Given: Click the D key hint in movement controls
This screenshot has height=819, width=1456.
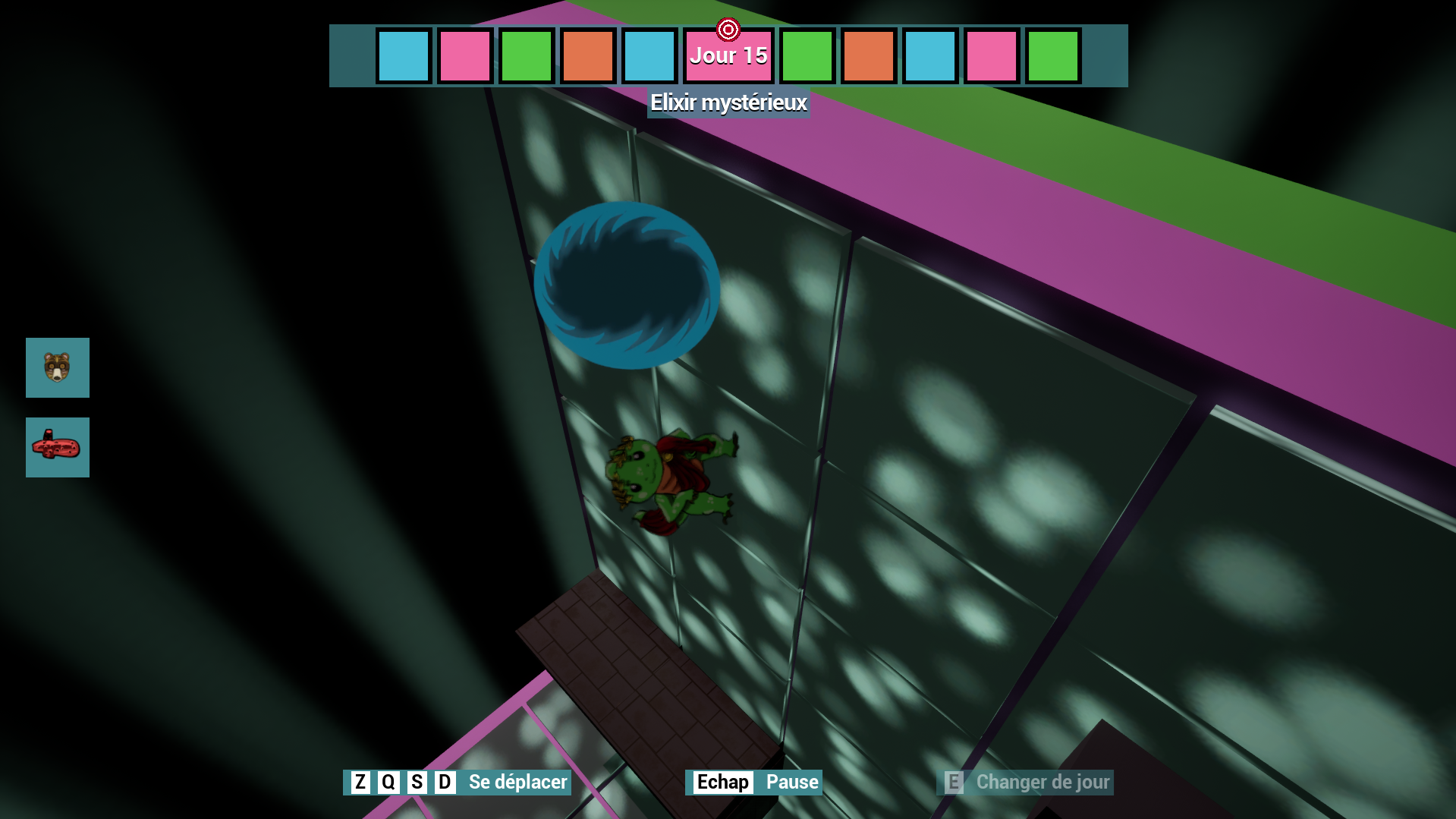Looking at the screenshot, I should 443,782.
